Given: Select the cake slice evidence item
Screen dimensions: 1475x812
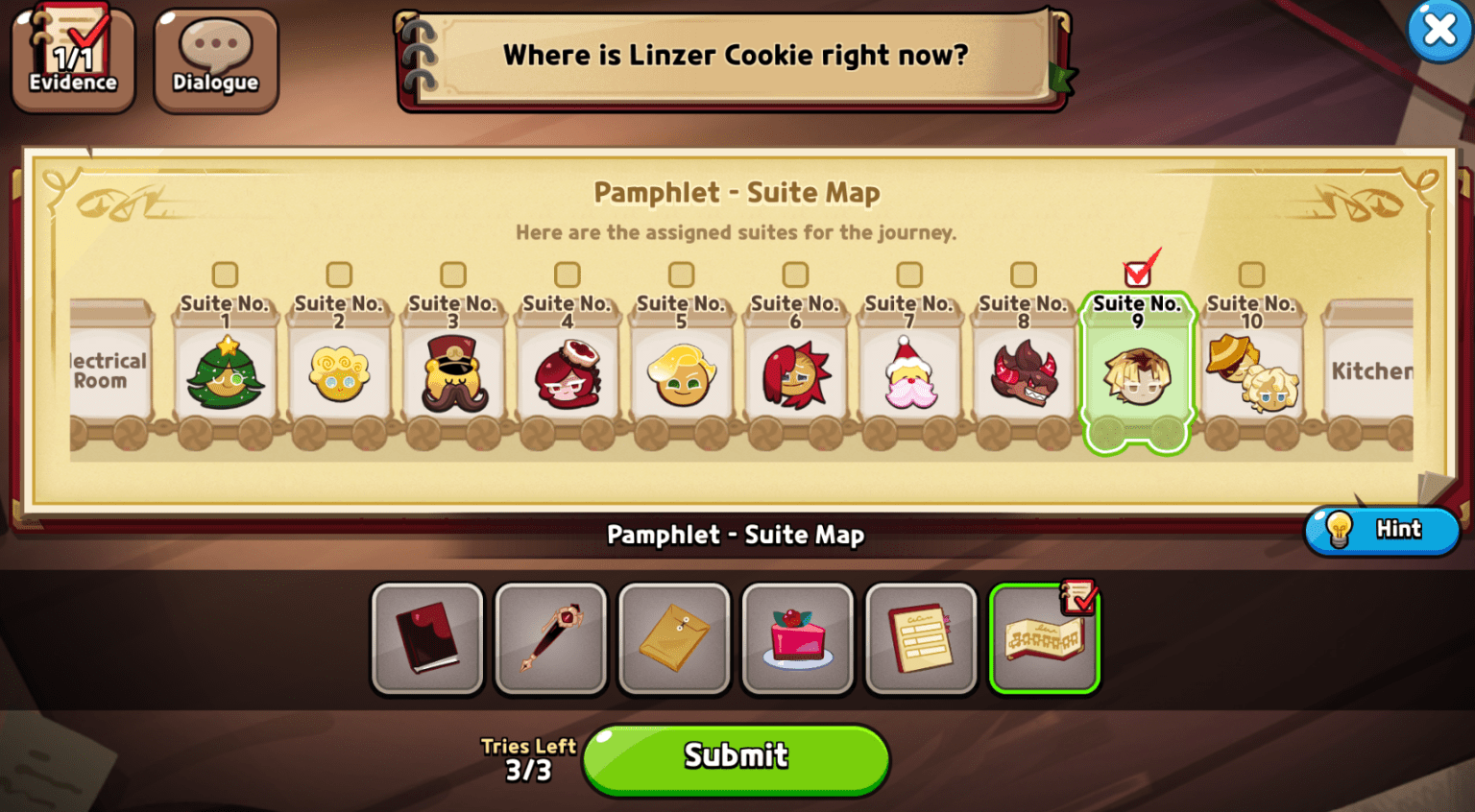Looking at the screenshot, I should click(x=797, y=638).
